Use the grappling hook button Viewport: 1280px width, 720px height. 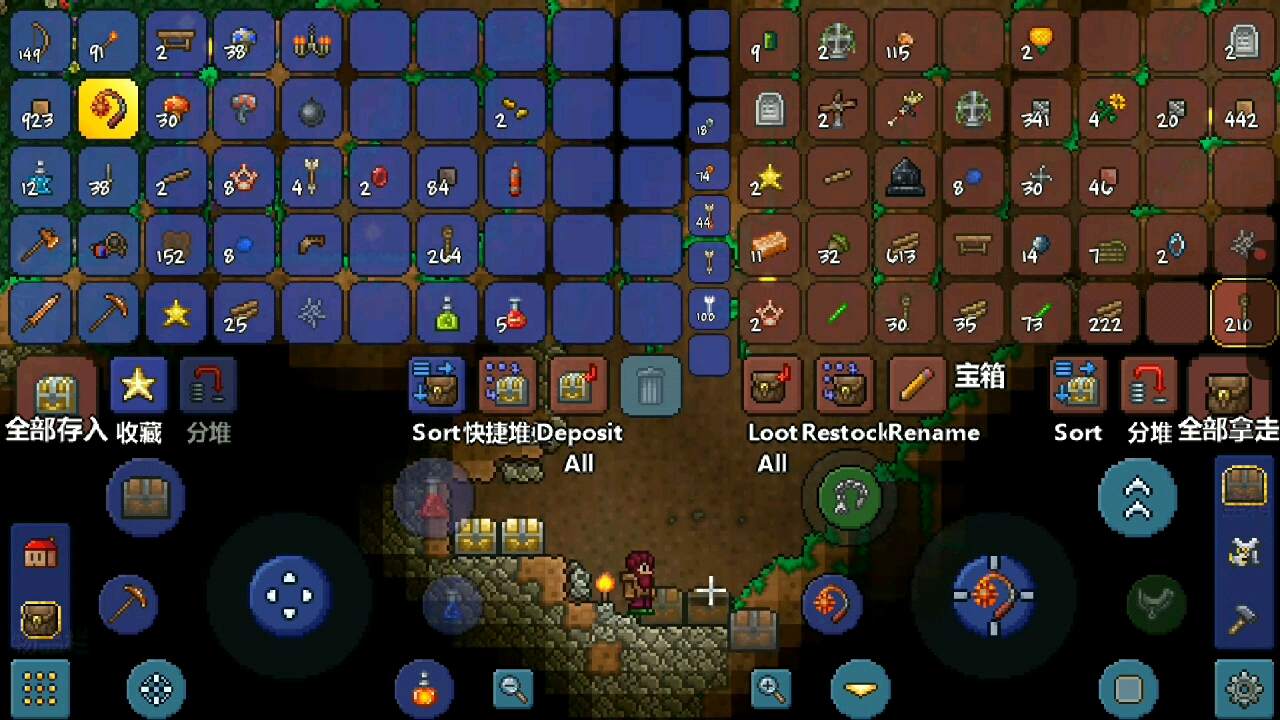(849, 496)
